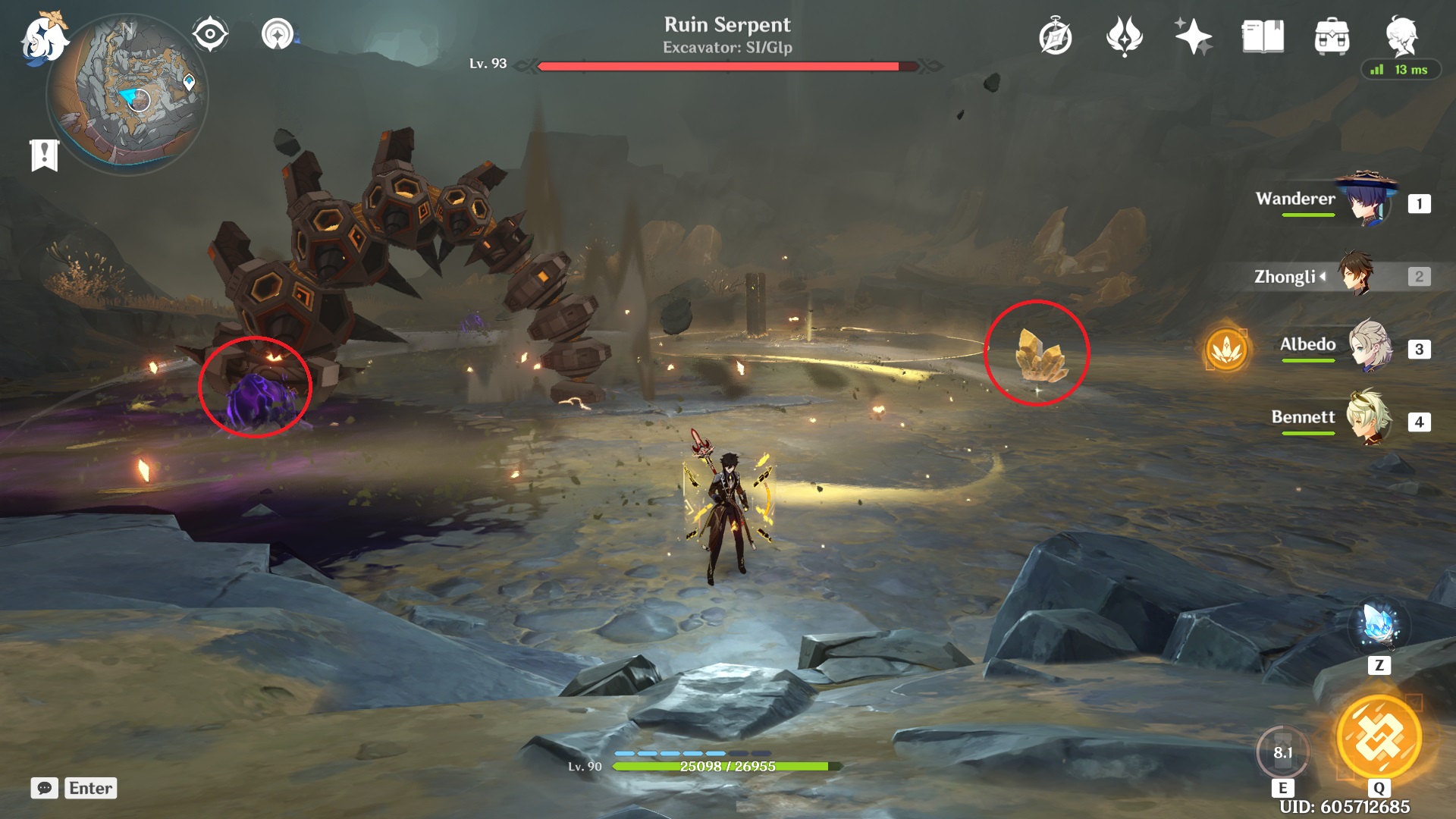Select Albedo in party slot 3
This screenshot has width=1456, height=819.
pos(1370,345)
